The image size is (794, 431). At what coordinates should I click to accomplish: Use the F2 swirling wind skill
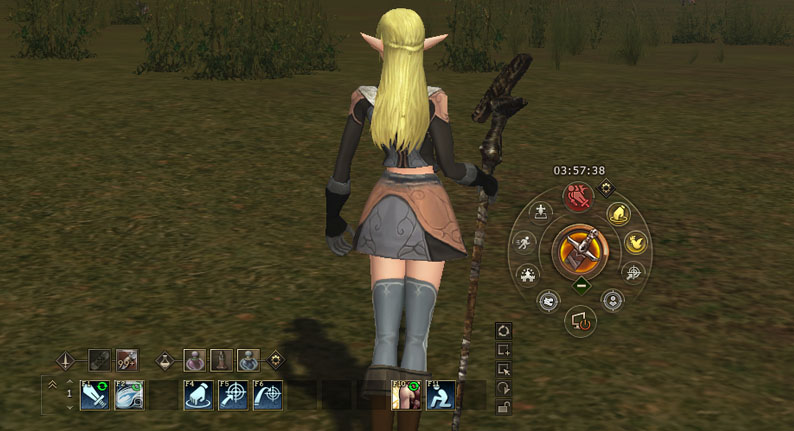coord(130,395)
